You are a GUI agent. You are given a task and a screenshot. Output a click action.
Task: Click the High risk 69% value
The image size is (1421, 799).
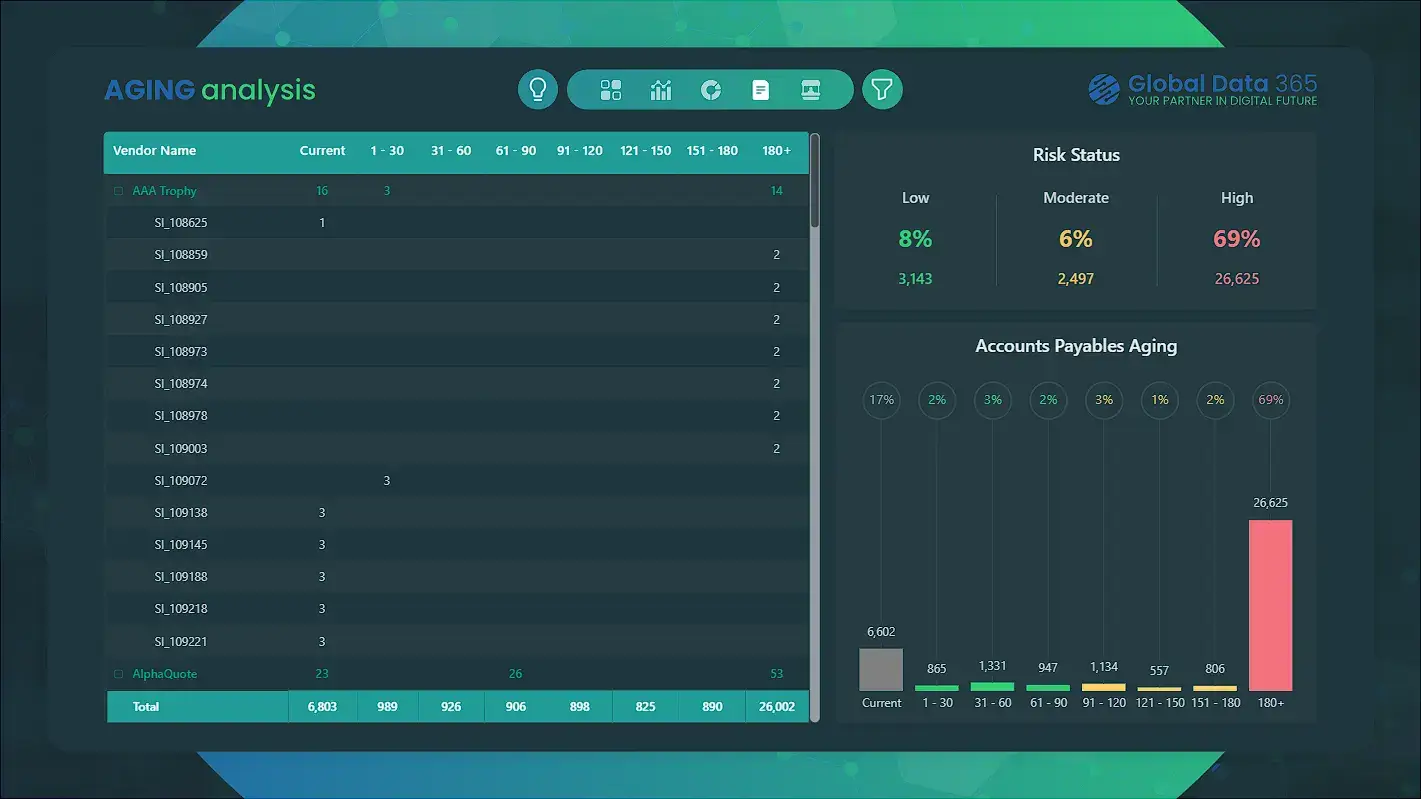pyautogui.click(x=1236, y=238)
